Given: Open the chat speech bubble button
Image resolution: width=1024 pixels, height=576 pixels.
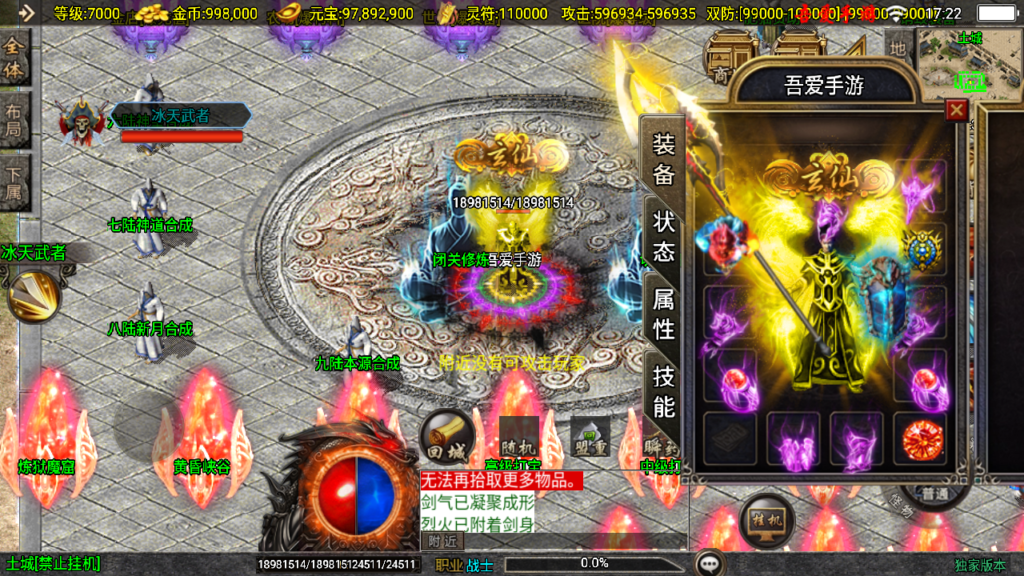Looking at the screenshot, I should 711,563.
